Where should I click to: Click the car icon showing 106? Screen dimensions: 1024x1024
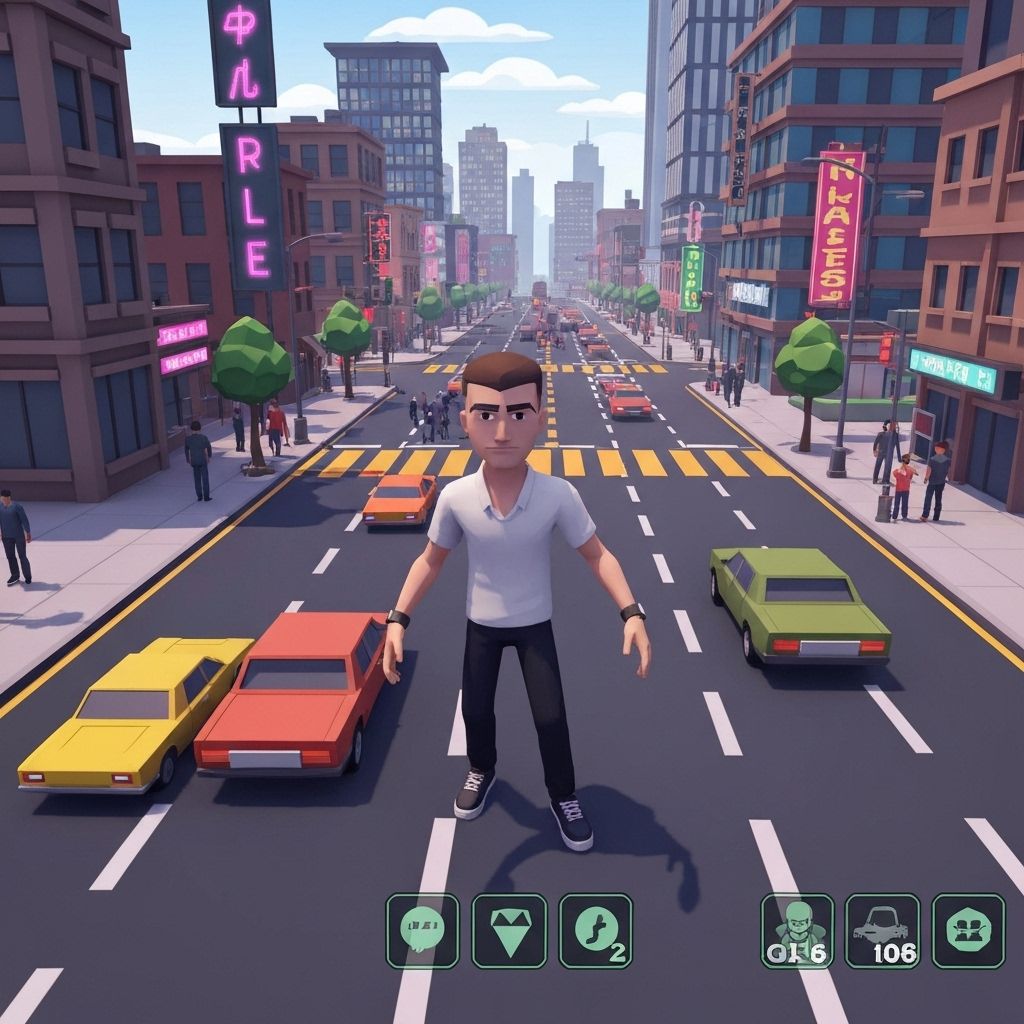click(x=882, y=930)
